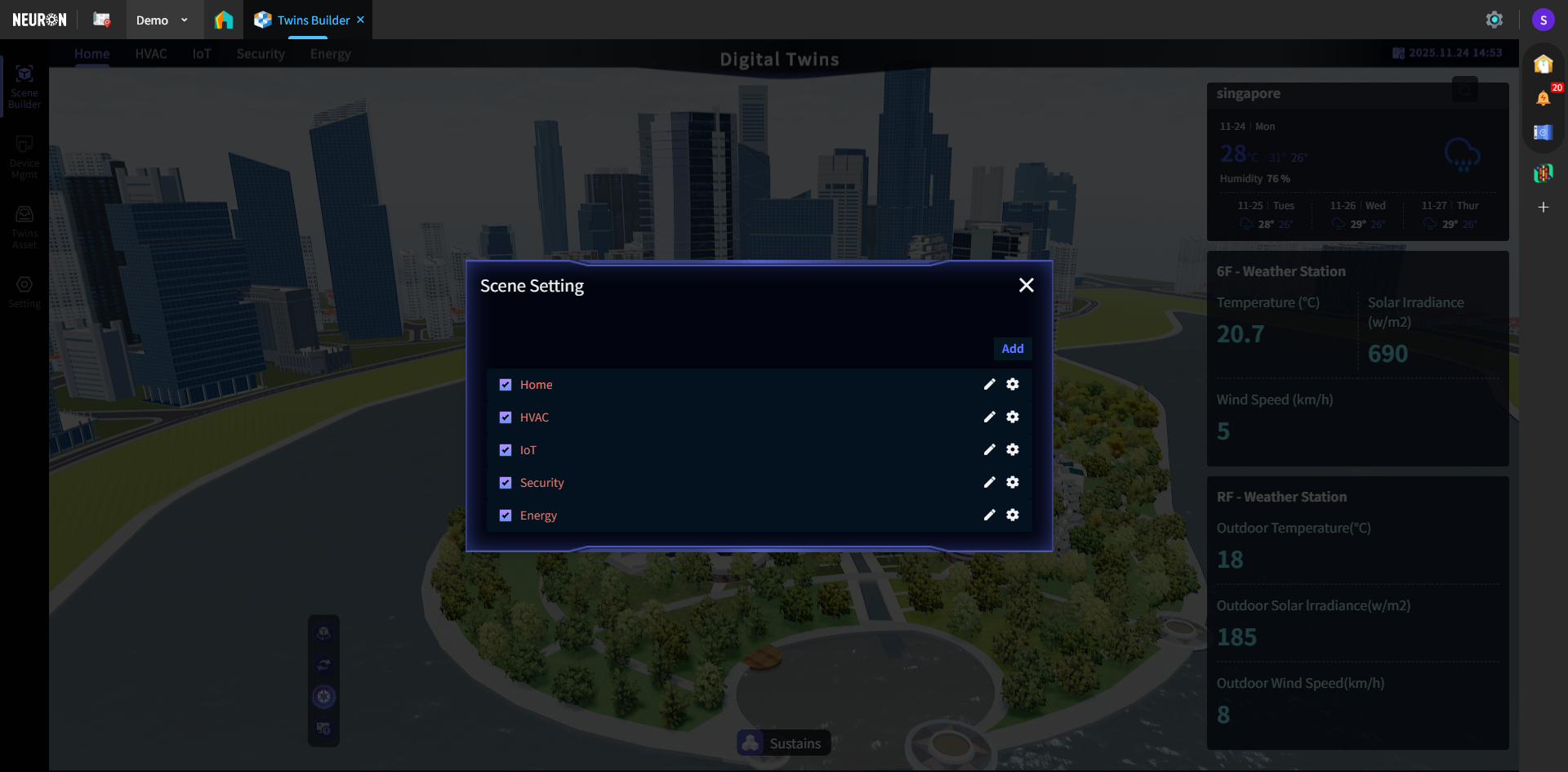The height and width of the screenshot is (772, 1568).
Task: Close the Scene Setting dialog
Action: pyautogui.click(x=1027, y=285)
